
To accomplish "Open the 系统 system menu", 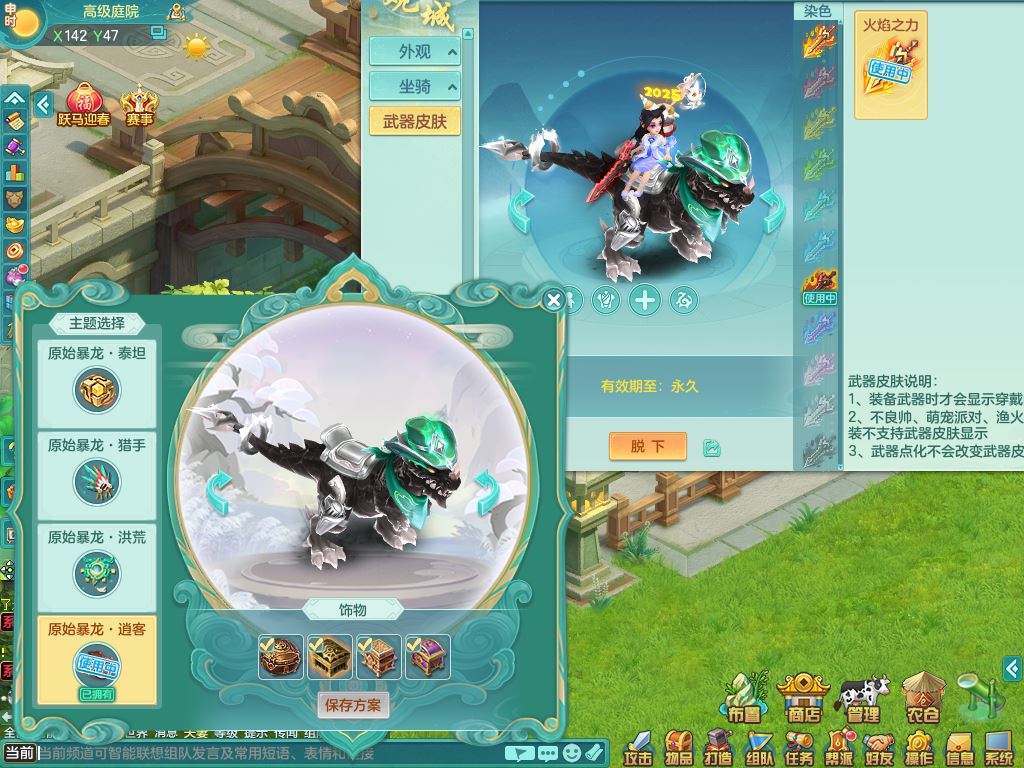I will [999, 747].
